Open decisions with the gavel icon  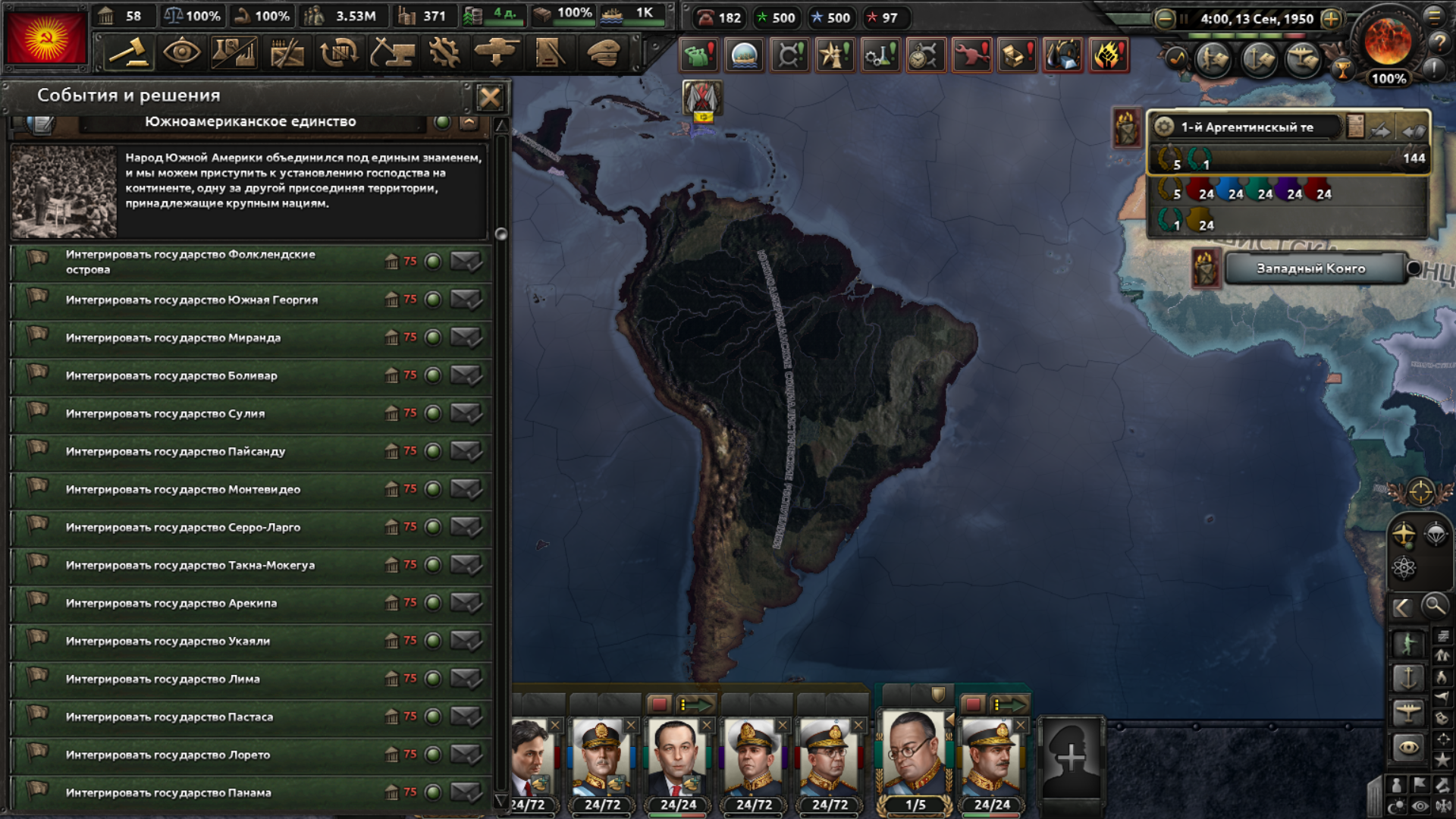[x=128, y=53]
